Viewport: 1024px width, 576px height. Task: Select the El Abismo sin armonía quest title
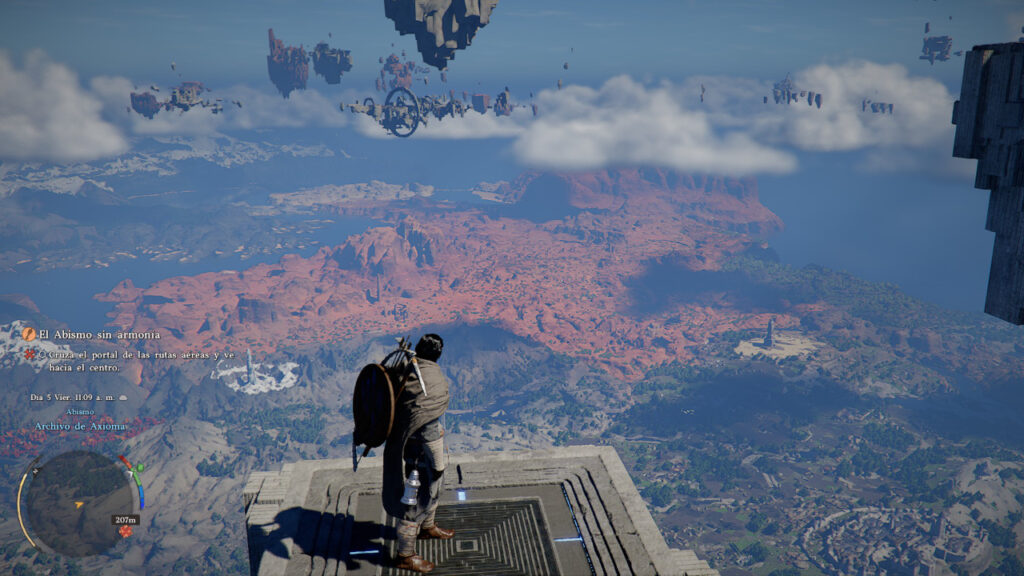pyautogui.click(x=98, y=334)
